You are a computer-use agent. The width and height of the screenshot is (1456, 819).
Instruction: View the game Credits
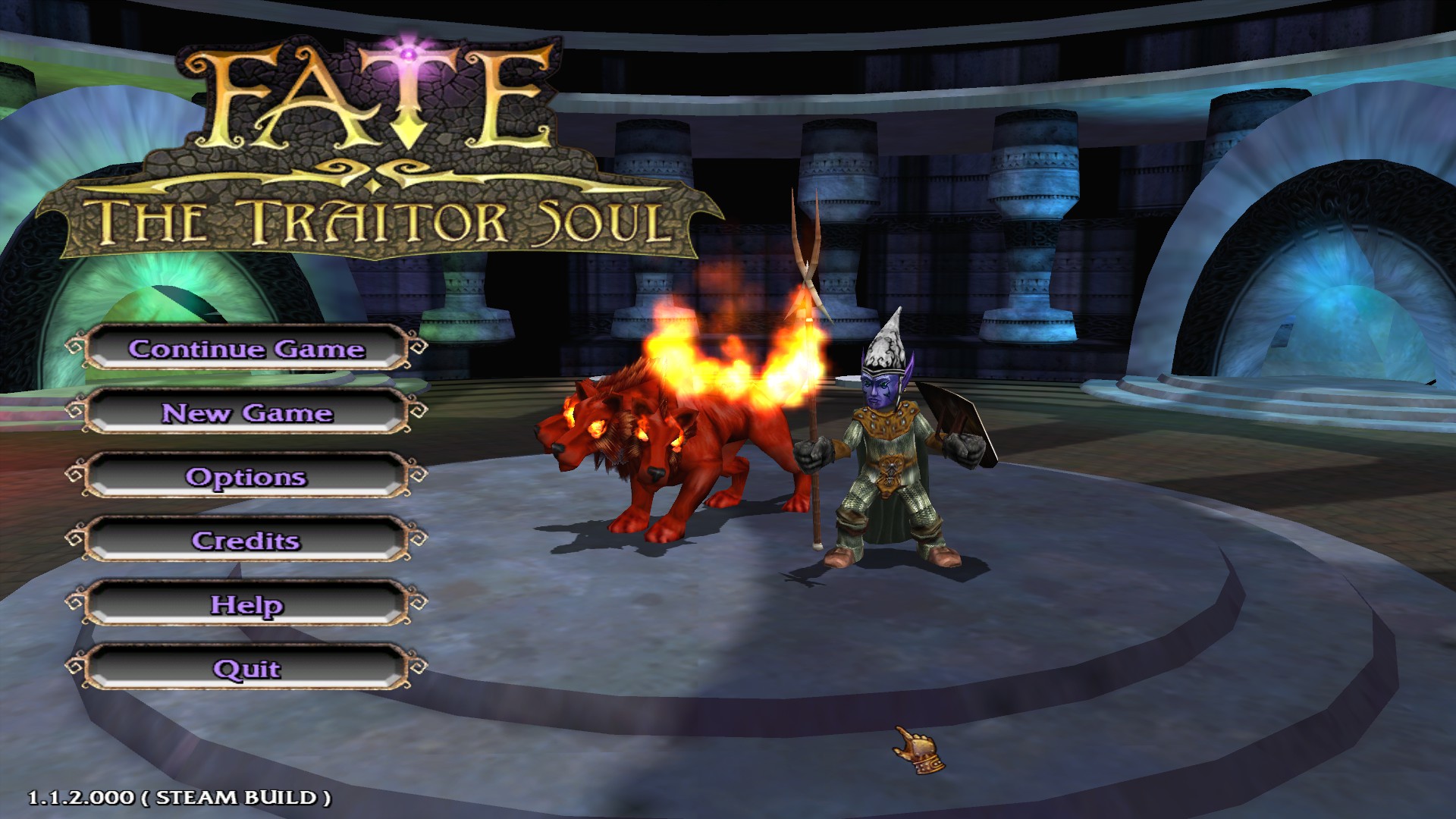pyautogui.click(x=246, y=541)
